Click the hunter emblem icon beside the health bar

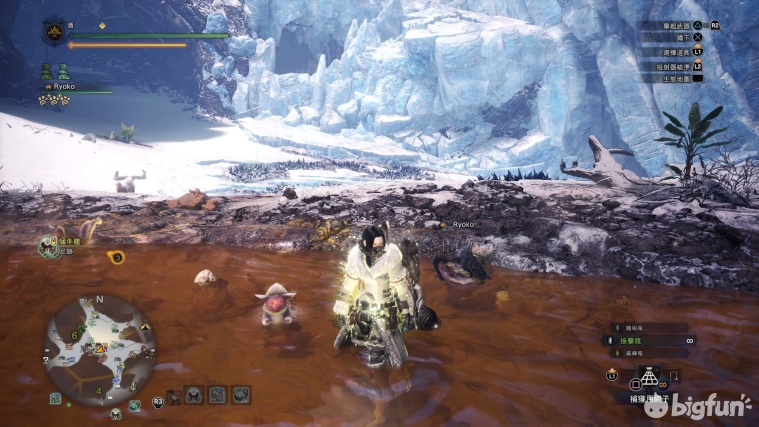pyautogui.click(x=53, y=33)
